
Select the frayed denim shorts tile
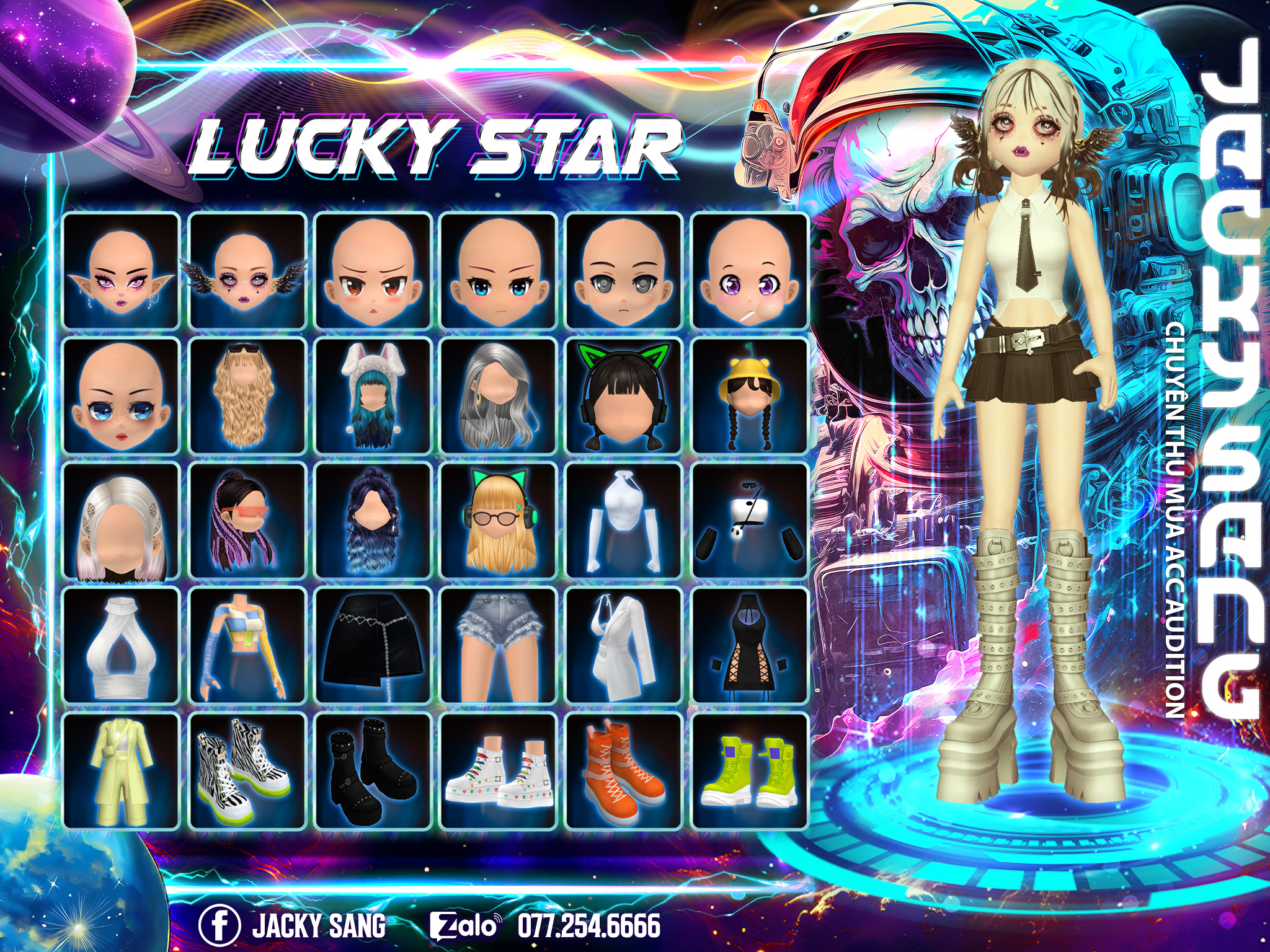point(499,646)
